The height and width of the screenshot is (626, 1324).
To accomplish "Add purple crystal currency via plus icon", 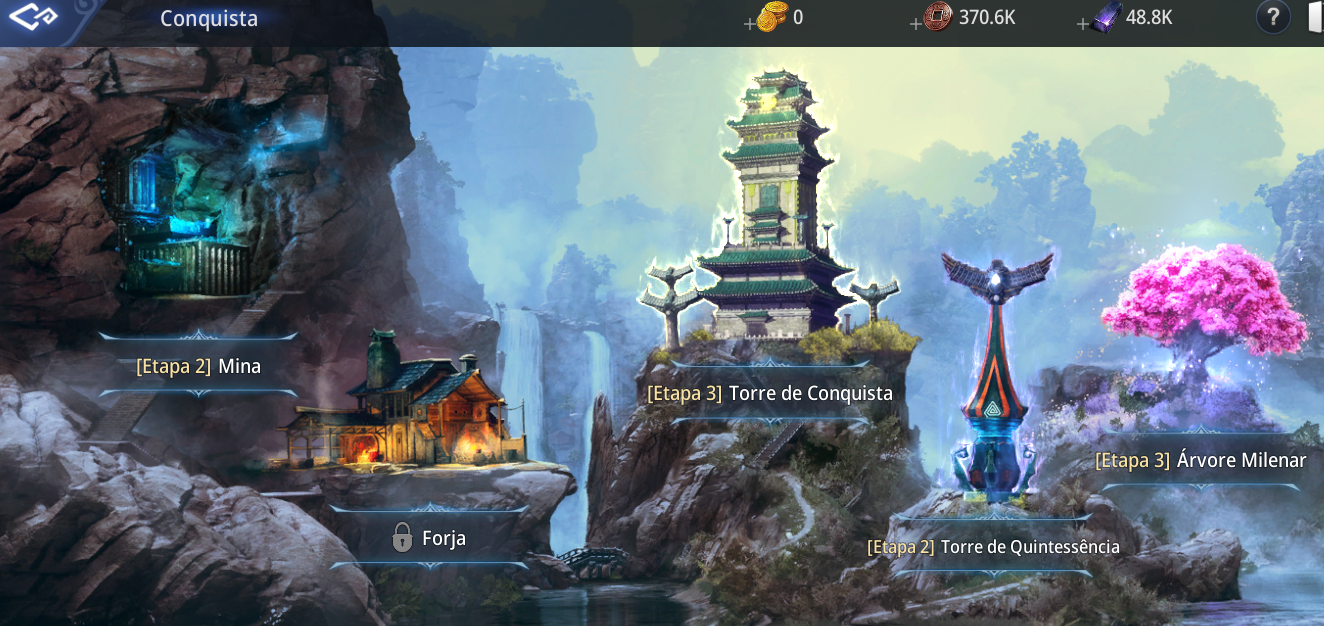I will click(1083, 24).
